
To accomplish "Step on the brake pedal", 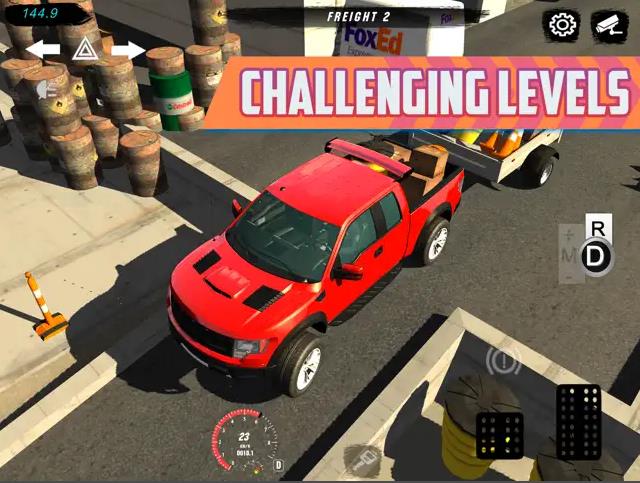I will click(x=500, y=435).
